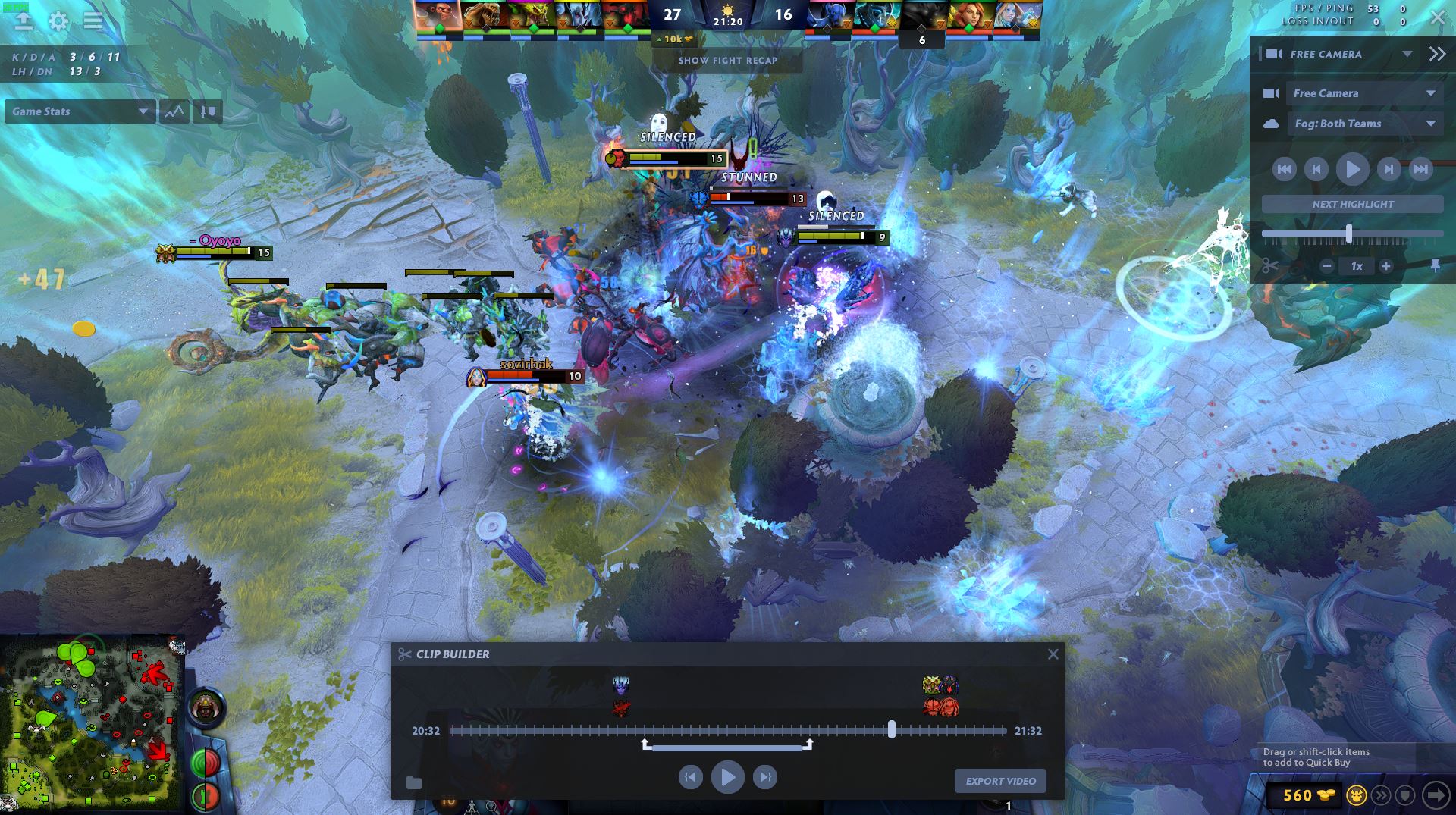The height and width of the screenshot is (815, 1456).
Task: Click the EXPORT VIDEO button
Action: tap(1000, 781)
